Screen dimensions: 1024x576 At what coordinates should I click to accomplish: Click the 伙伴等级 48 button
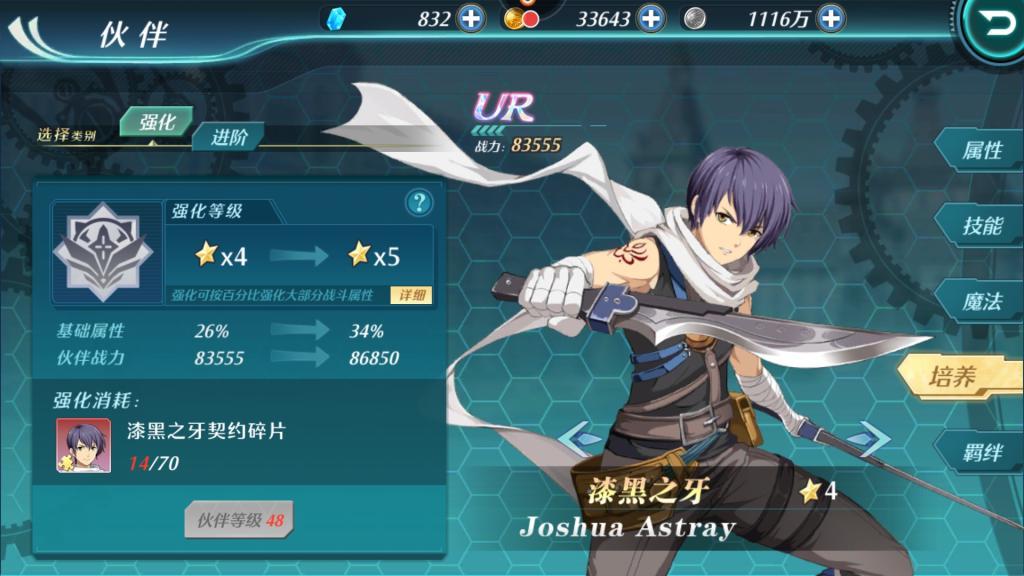[239, 520]
